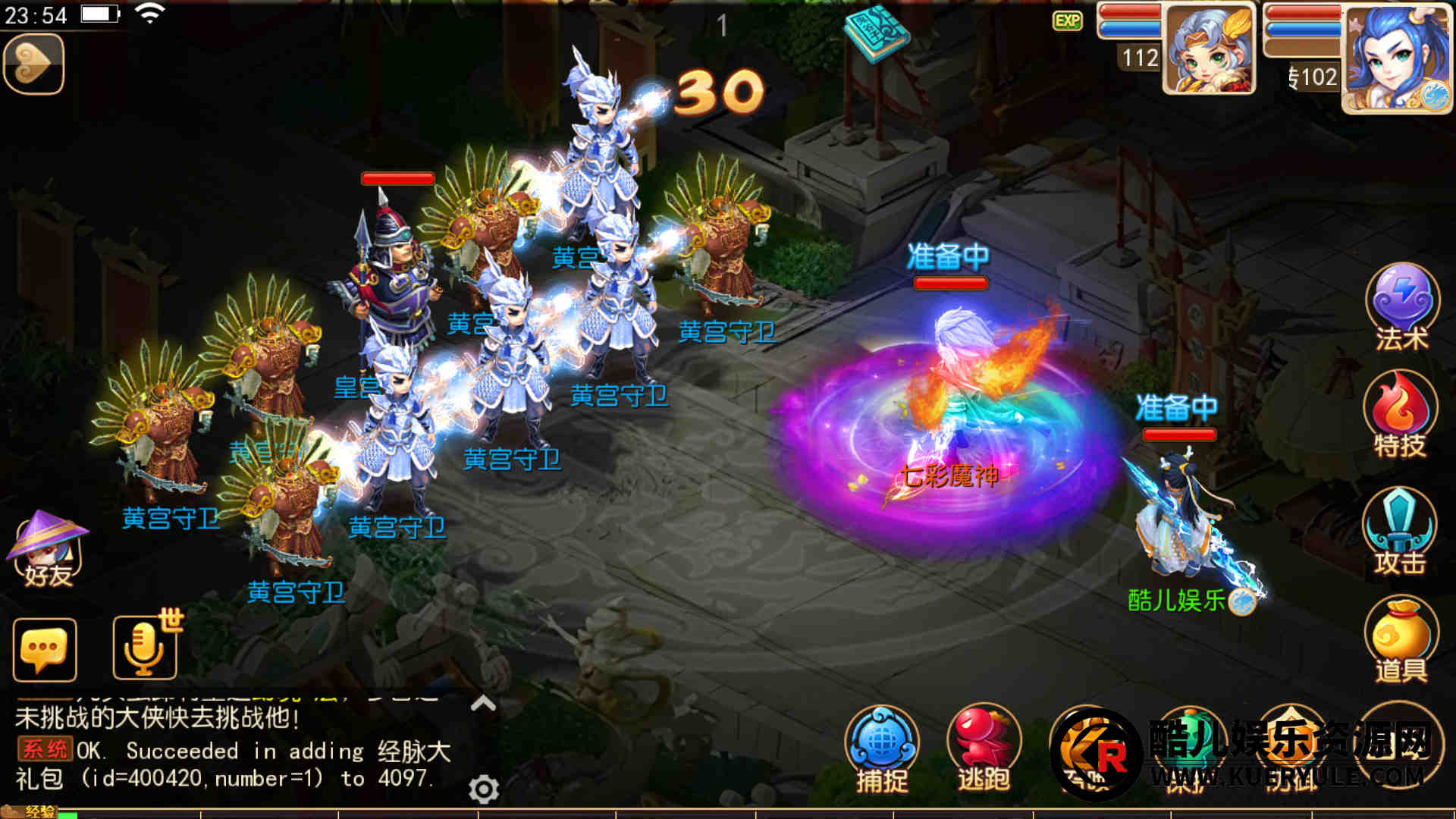This screenshot has height=819, width=1456.
Task: Choose 逃跑 to flee the battle
Action: [983, 747]
